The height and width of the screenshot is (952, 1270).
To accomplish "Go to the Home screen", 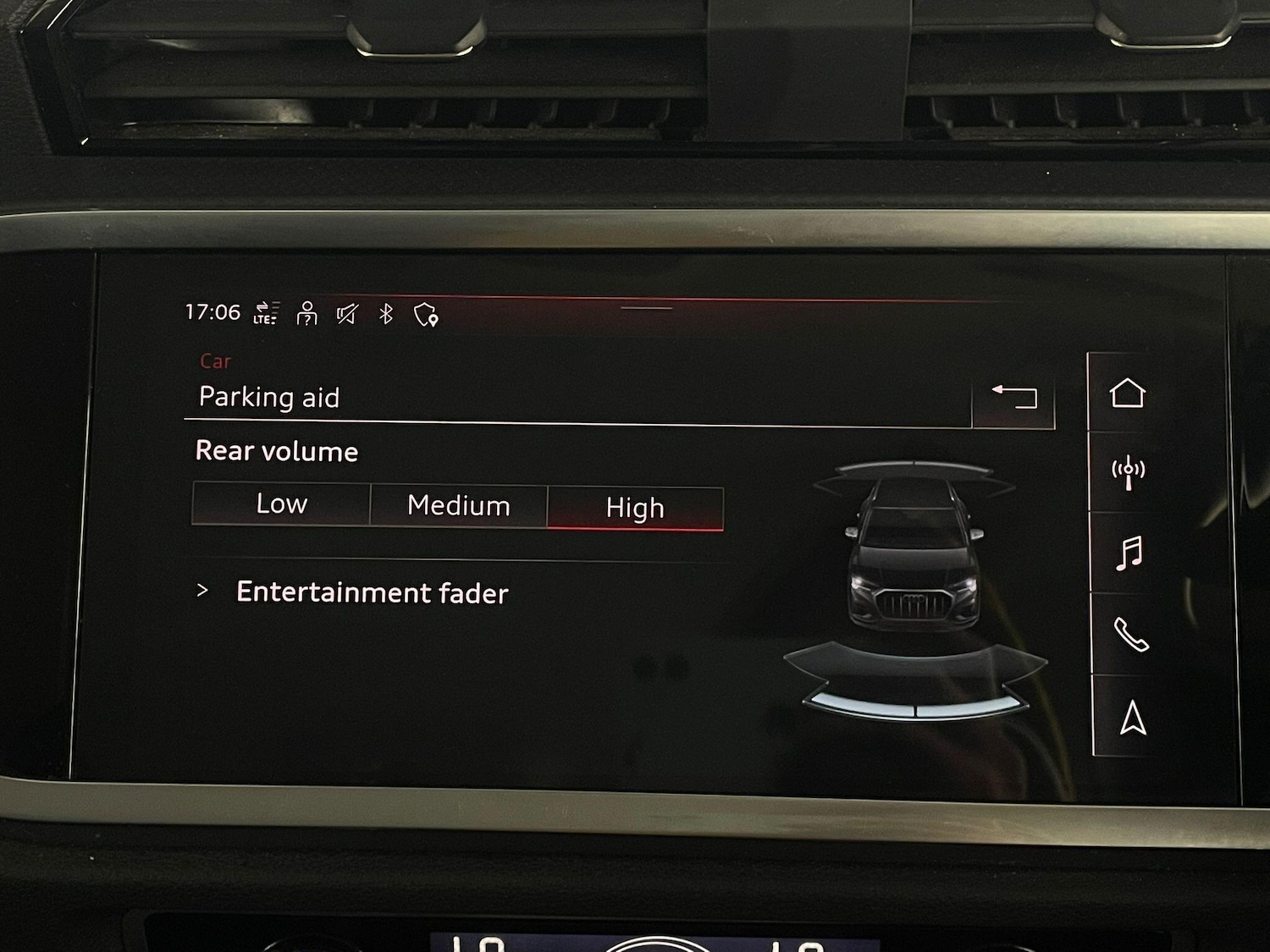I will click(x=1127, y=393).
